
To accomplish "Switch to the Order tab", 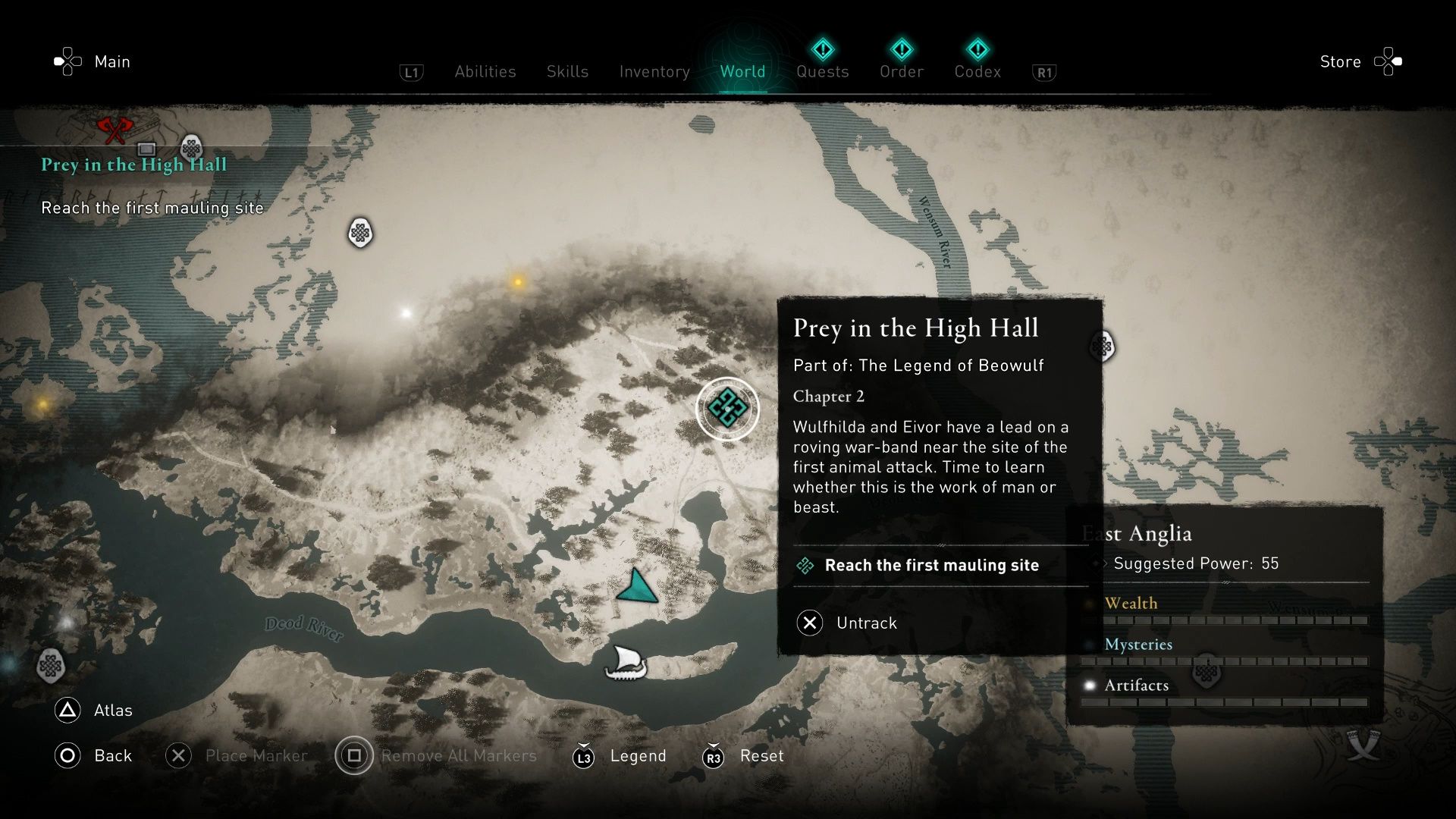I will tap(901, 72).
